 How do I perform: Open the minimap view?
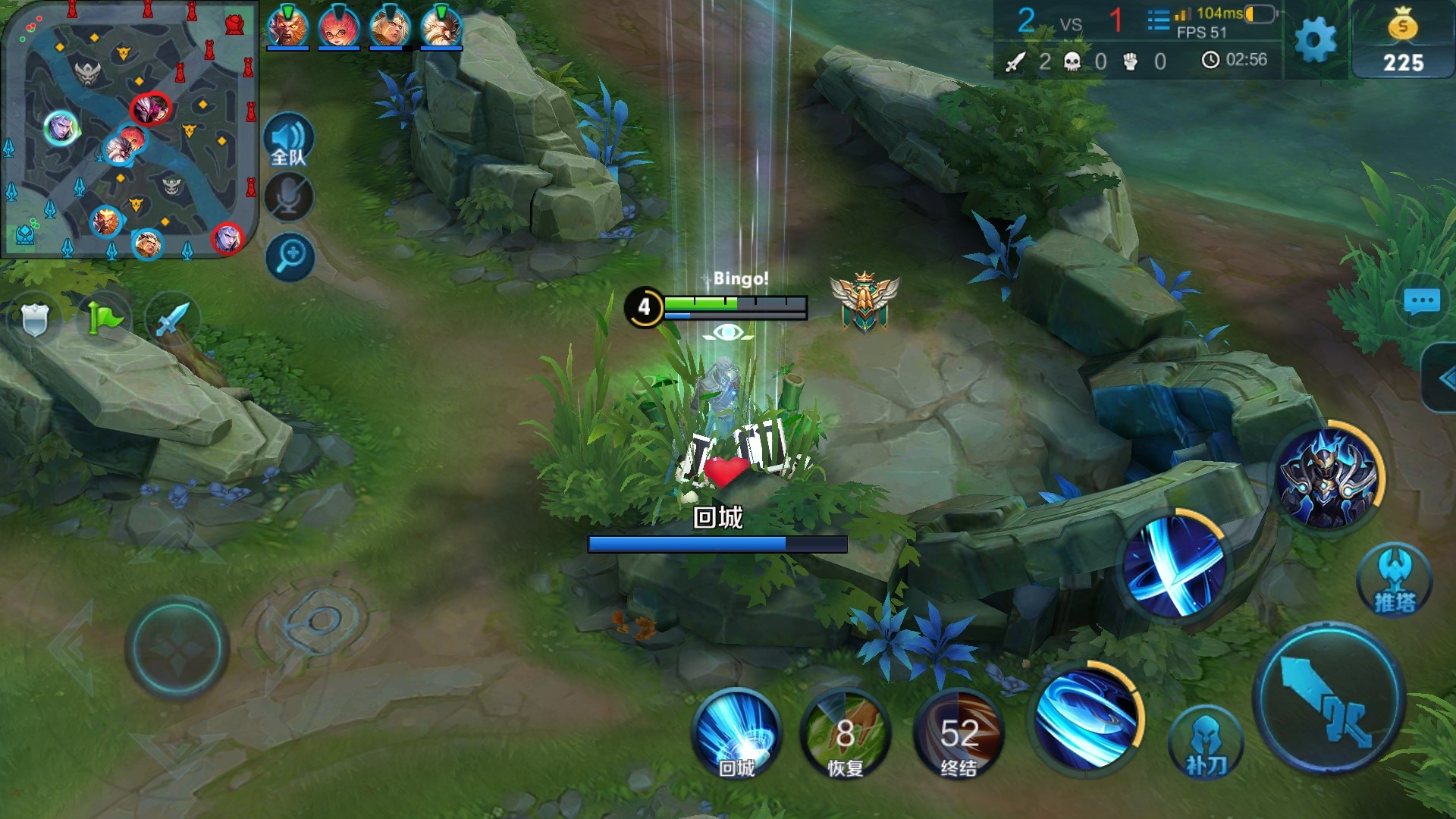point(129,130)
